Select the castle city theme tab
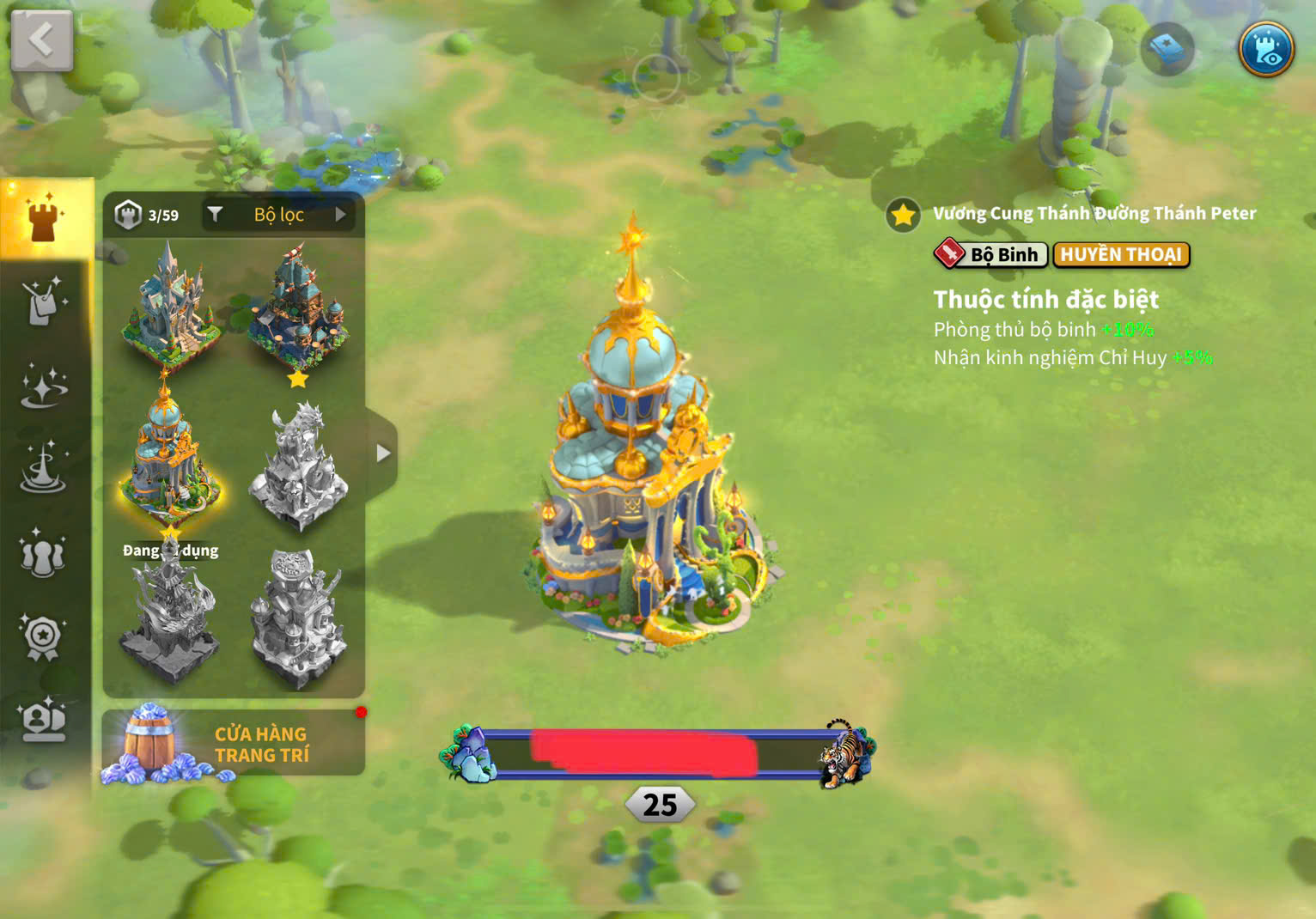The image size is (1316, 919). pos(45,219)
